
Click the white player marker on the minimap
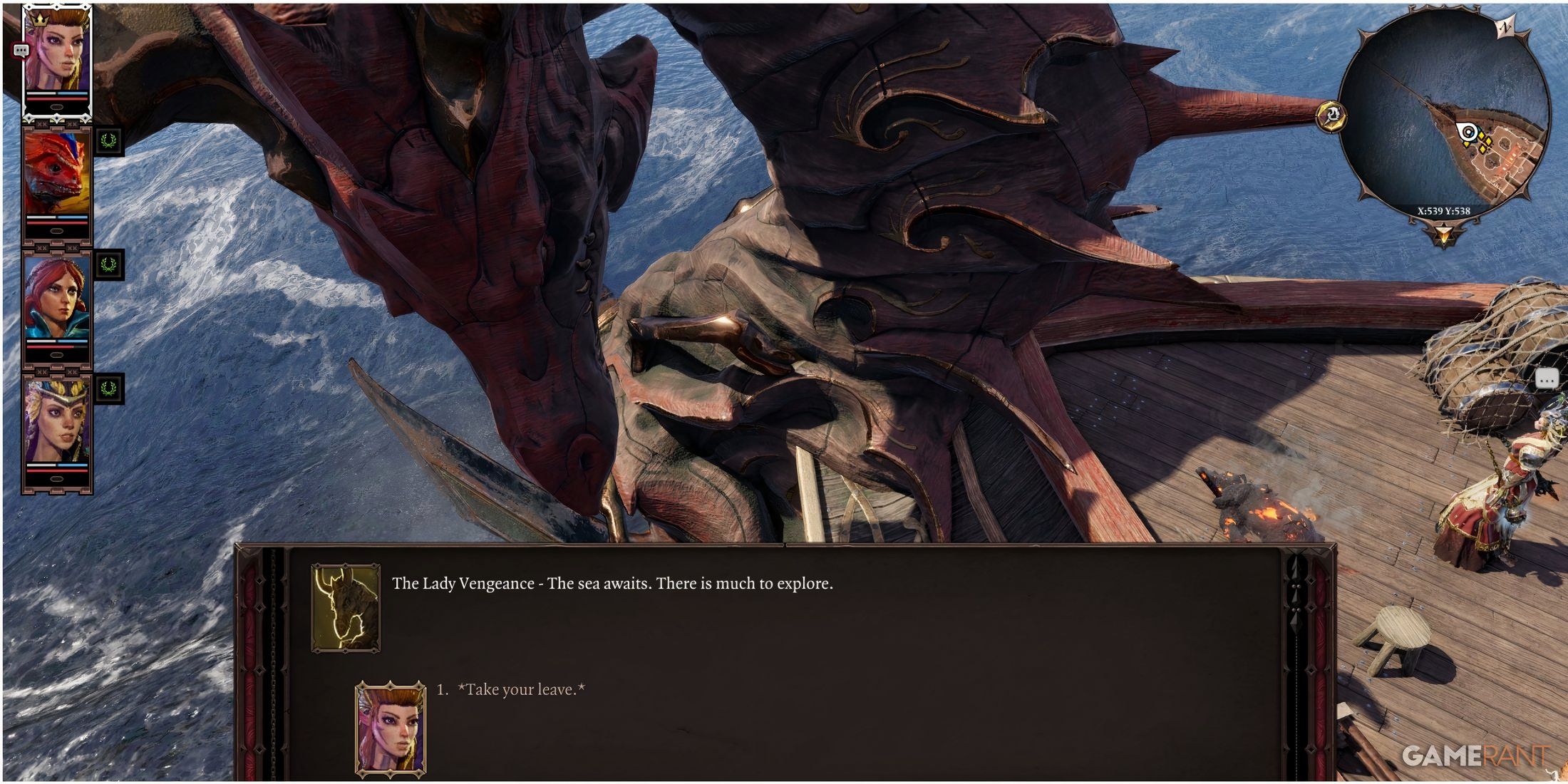pos(1467,132)
